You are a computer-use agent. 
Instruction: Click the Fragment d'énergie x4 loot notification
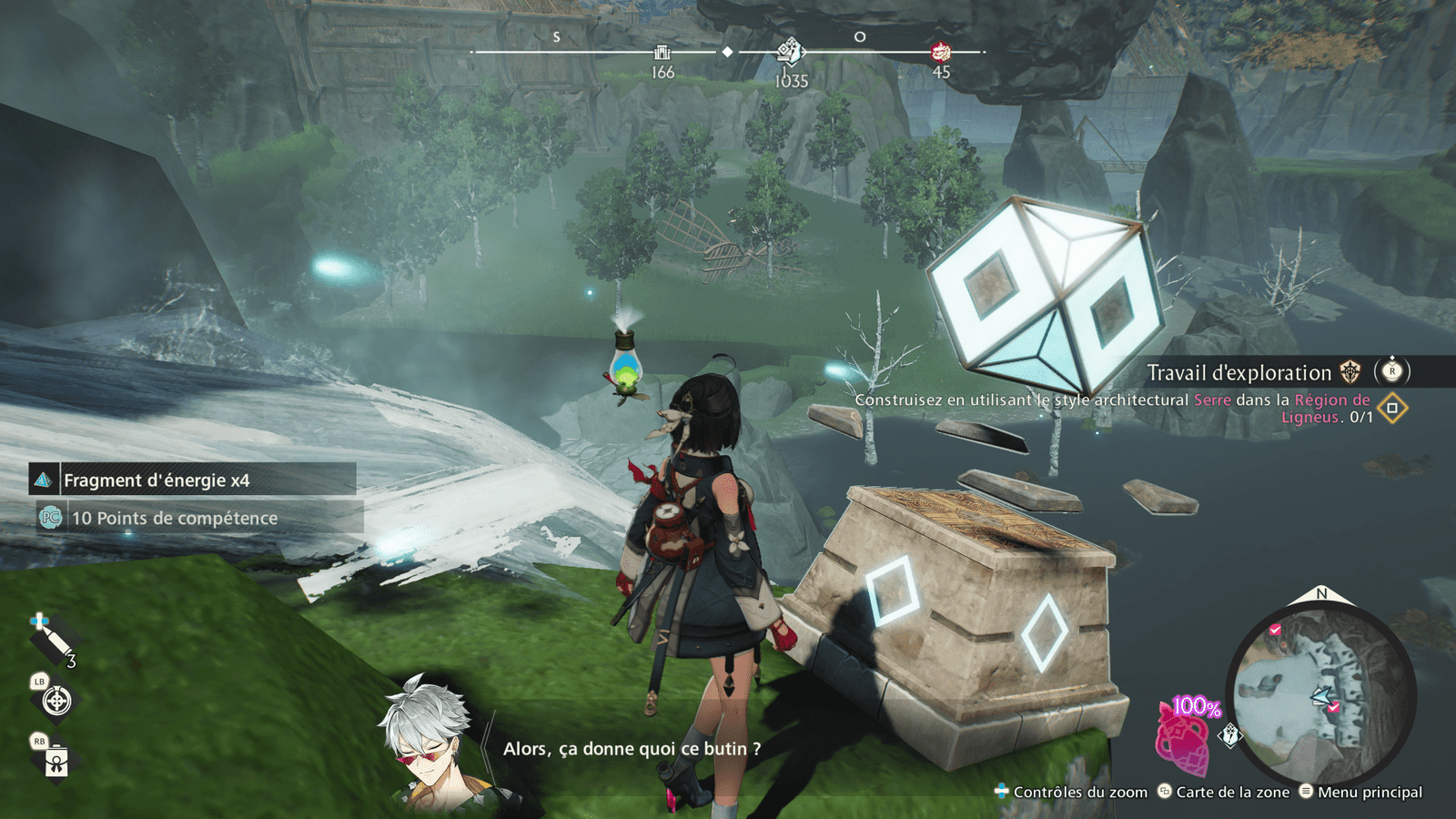tap(193, 480)
